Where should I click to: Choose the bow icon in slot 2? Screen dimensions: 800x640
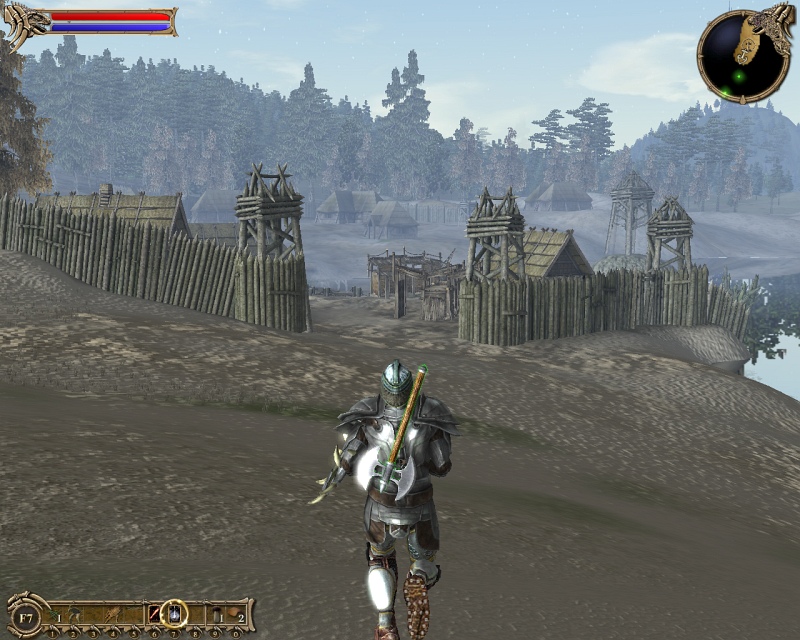click(74, 614)
